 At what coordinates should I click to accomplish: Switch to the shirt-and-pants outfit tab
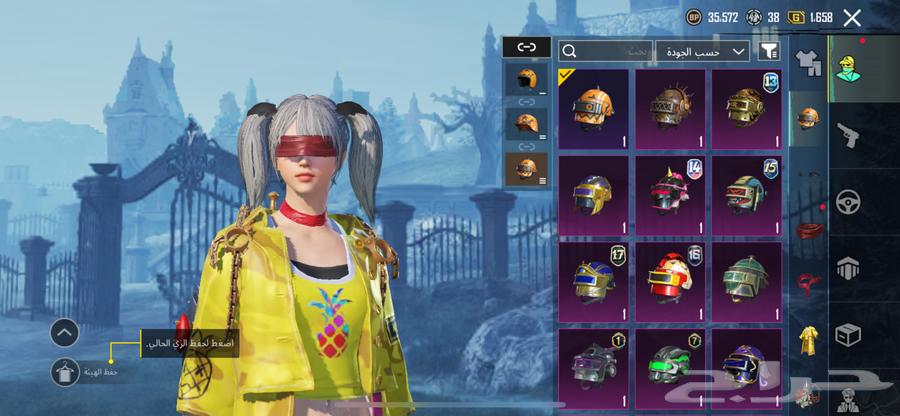pyautogui.click(x=807, y=62)
